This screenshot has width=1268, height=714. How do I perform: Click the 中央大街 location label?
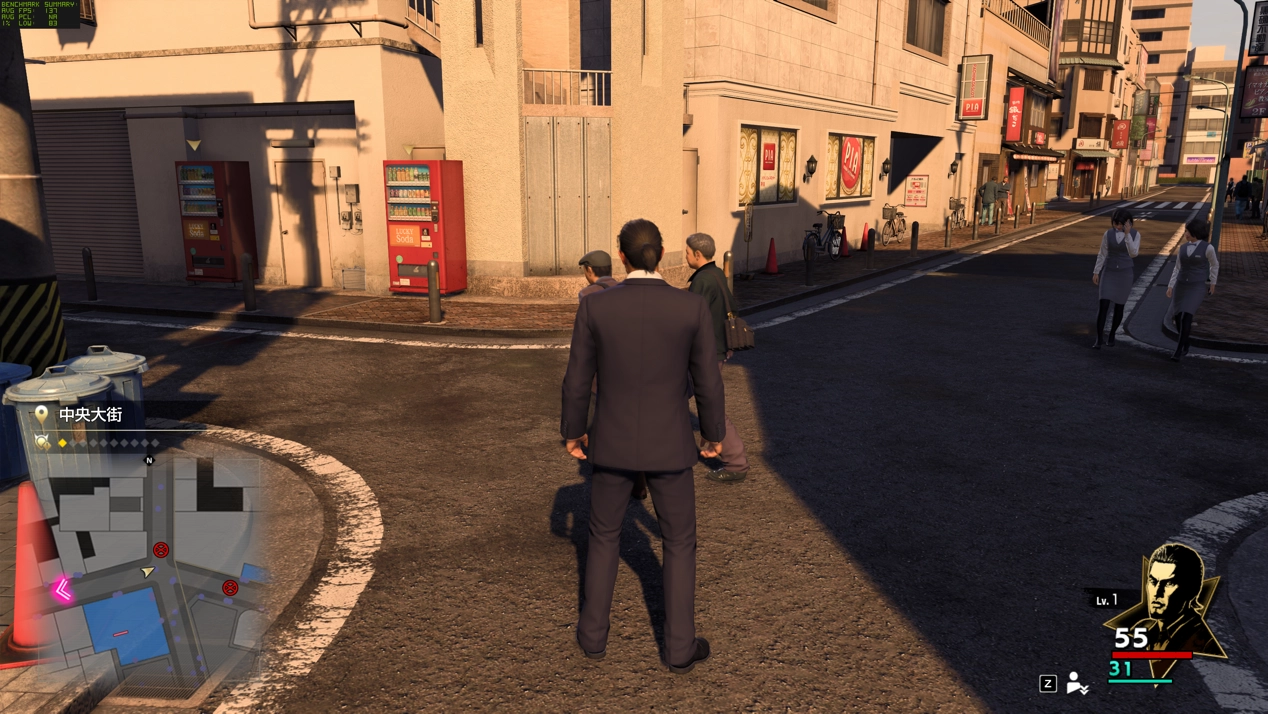90,414
